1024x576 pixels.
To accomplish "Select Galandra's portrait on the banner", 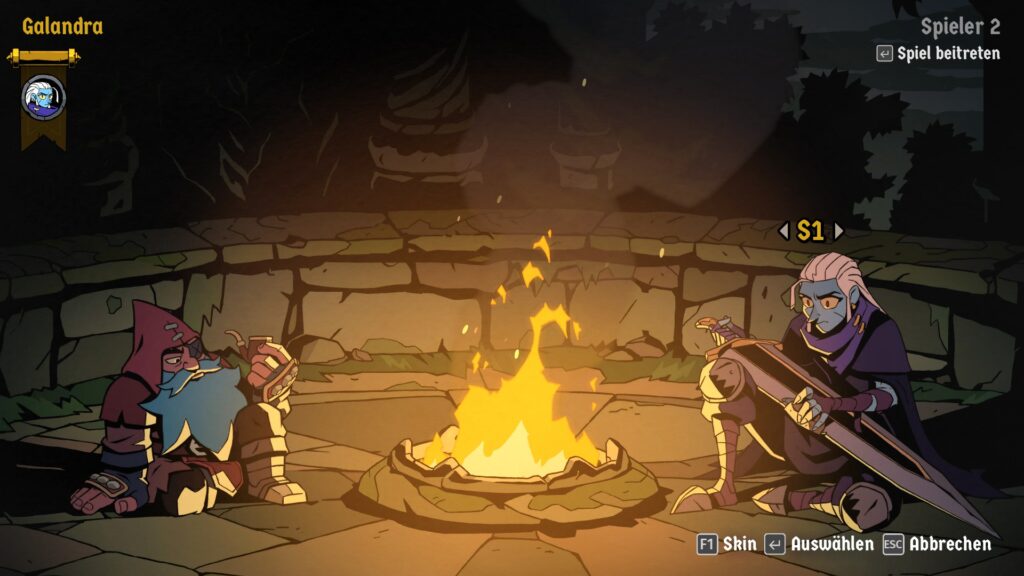I will point(43,97).
